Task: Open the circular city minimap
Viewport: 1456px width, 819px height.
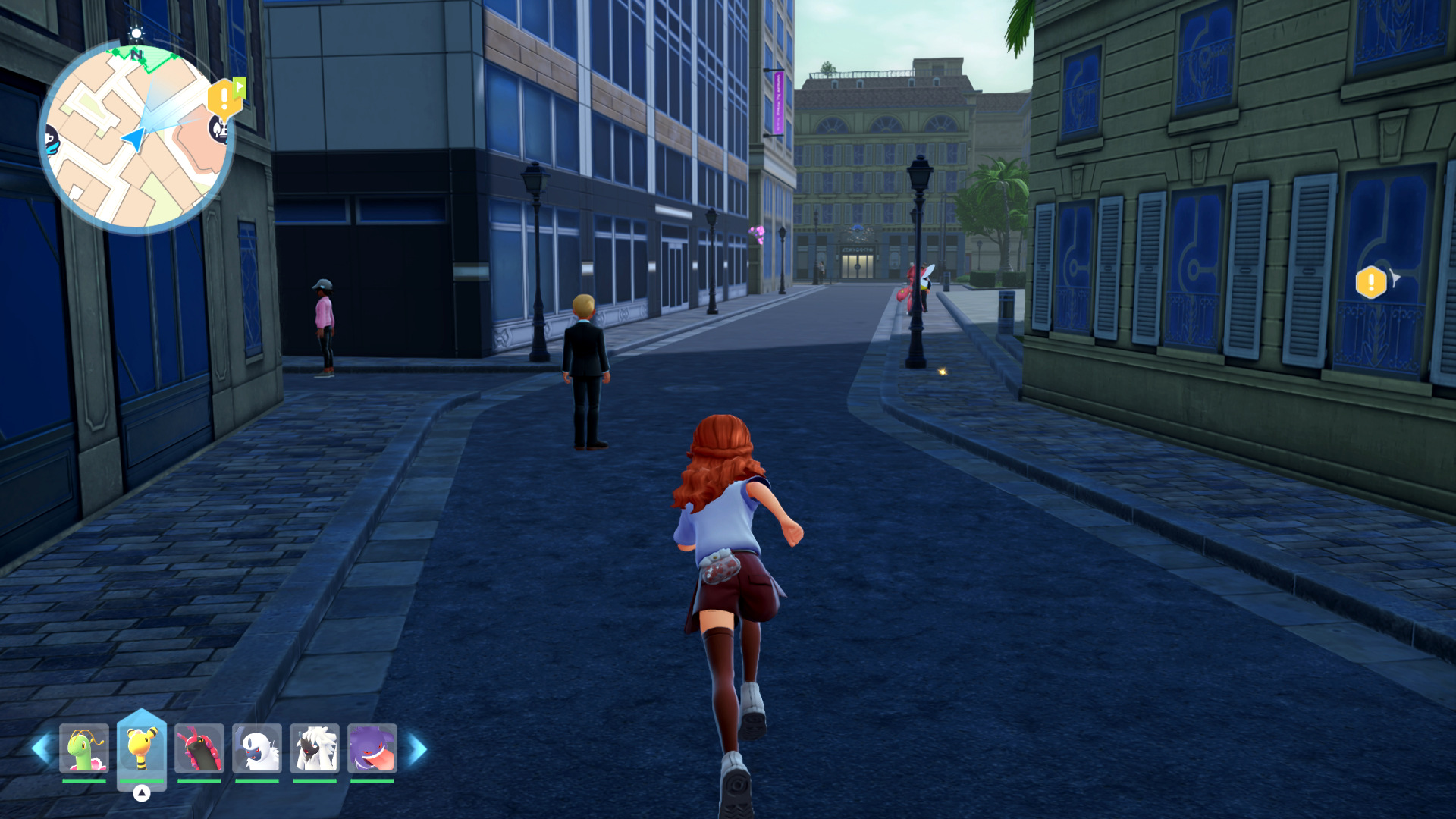Action: tap(136, 138)
